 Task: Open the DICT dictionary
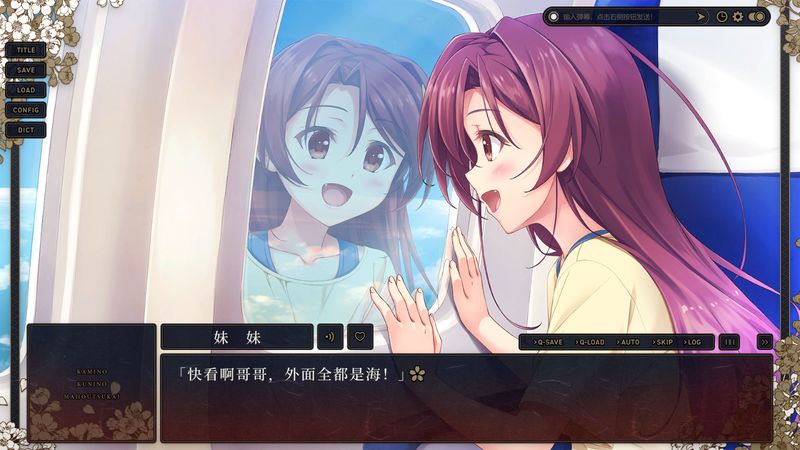coord(26,129)
